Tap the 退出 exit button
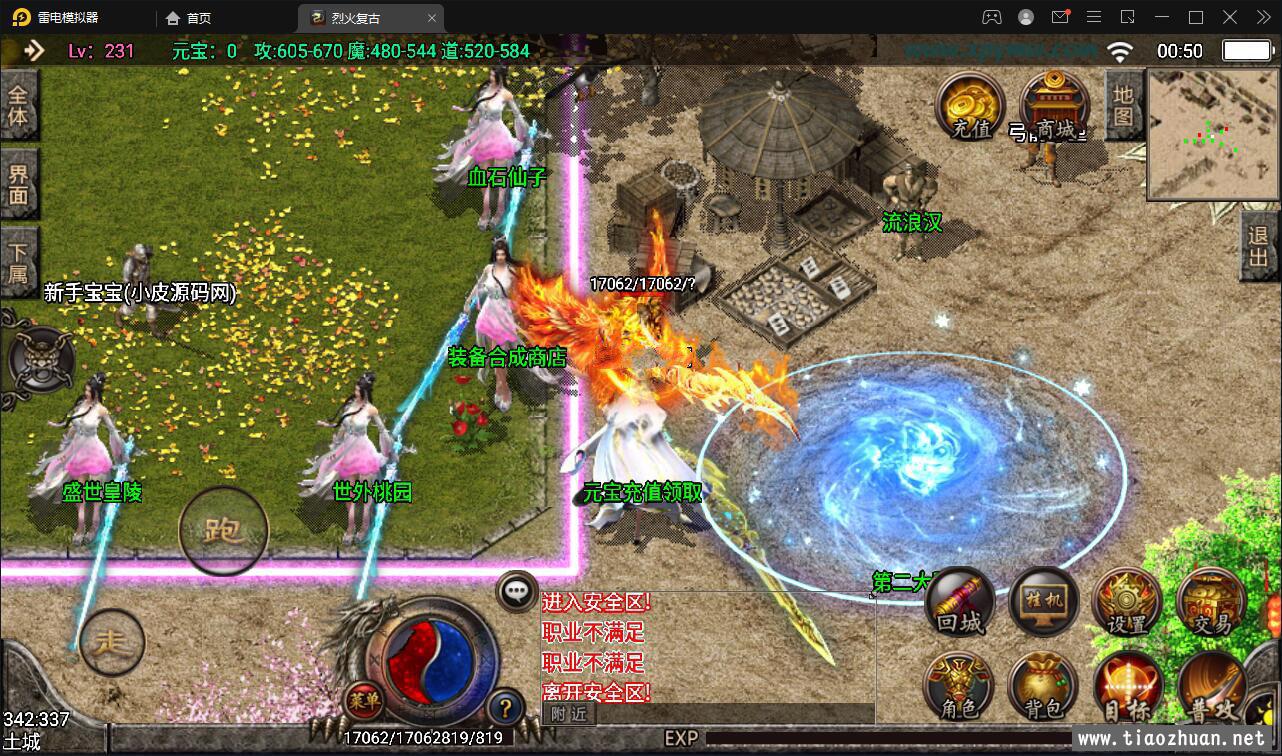Viewport: 1282px width, 756px height. [1259, 245]
